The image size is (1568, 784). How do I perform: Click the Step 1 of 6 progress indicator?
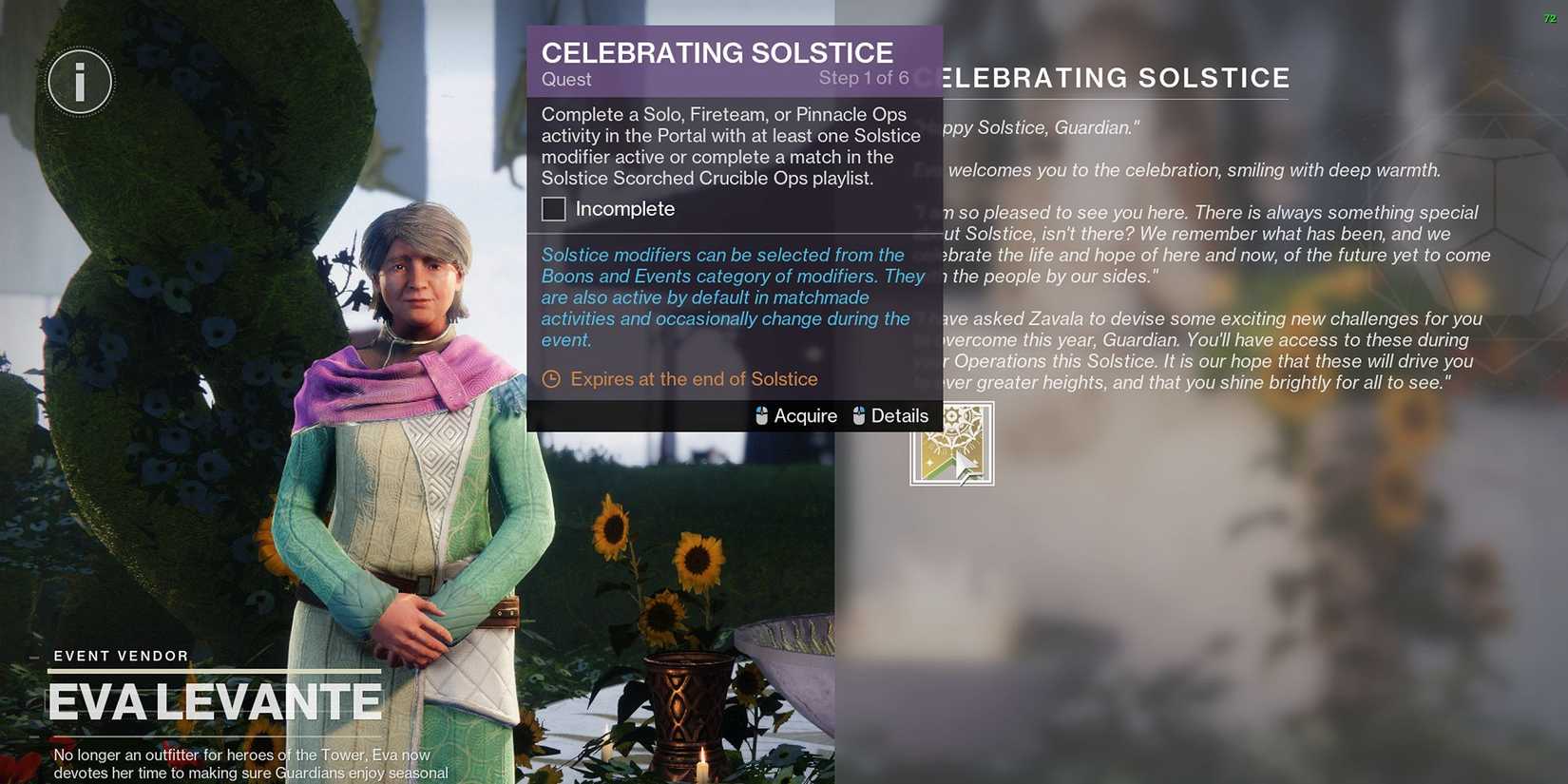(x=864, y=78)
